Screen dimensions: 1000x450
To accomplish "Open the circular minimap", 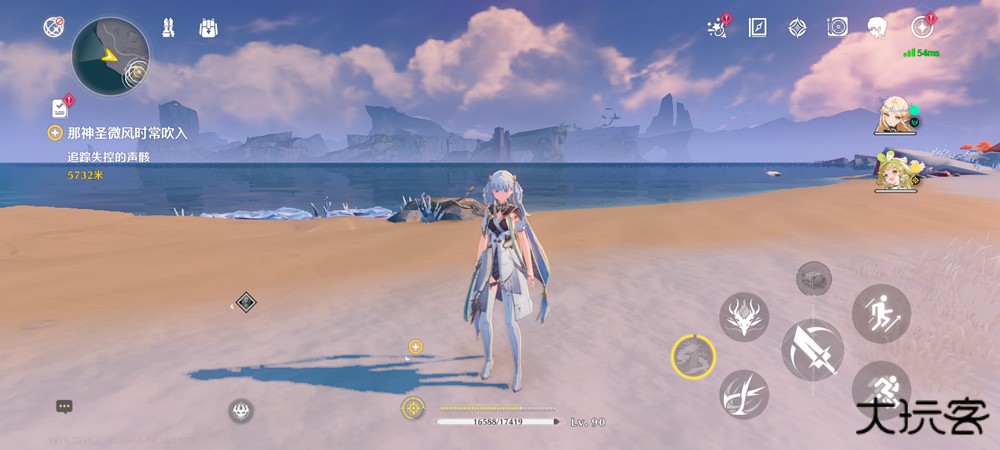I will (x=110, y=56).
